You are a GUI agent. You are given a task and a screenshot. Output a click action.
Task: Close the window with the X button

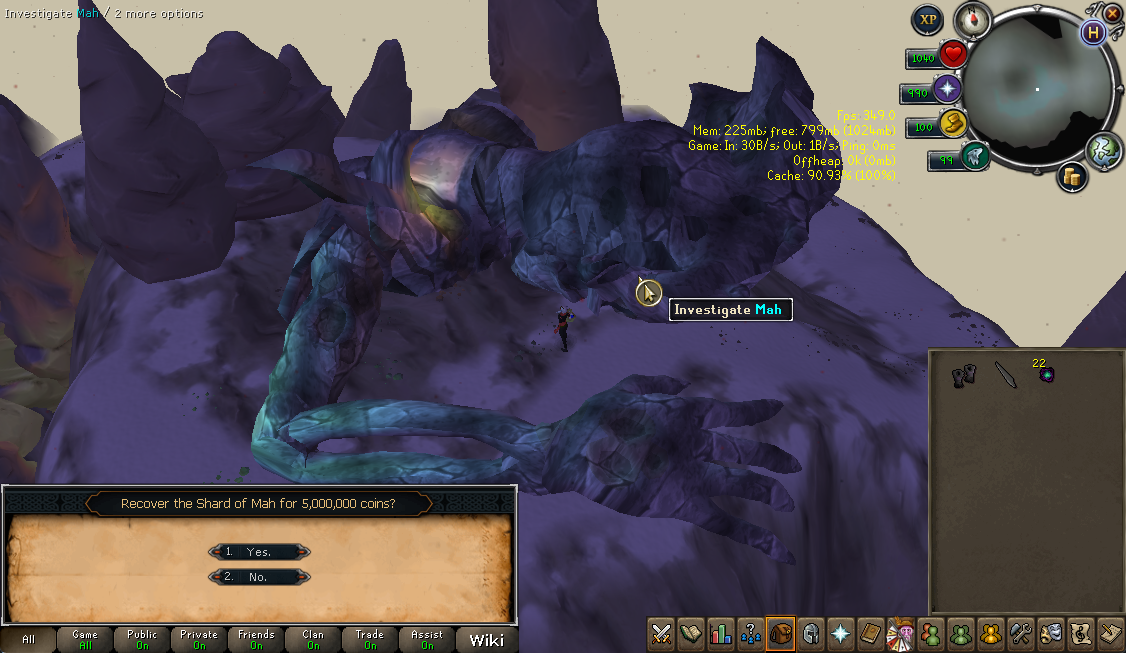(x=1113, y=13)
